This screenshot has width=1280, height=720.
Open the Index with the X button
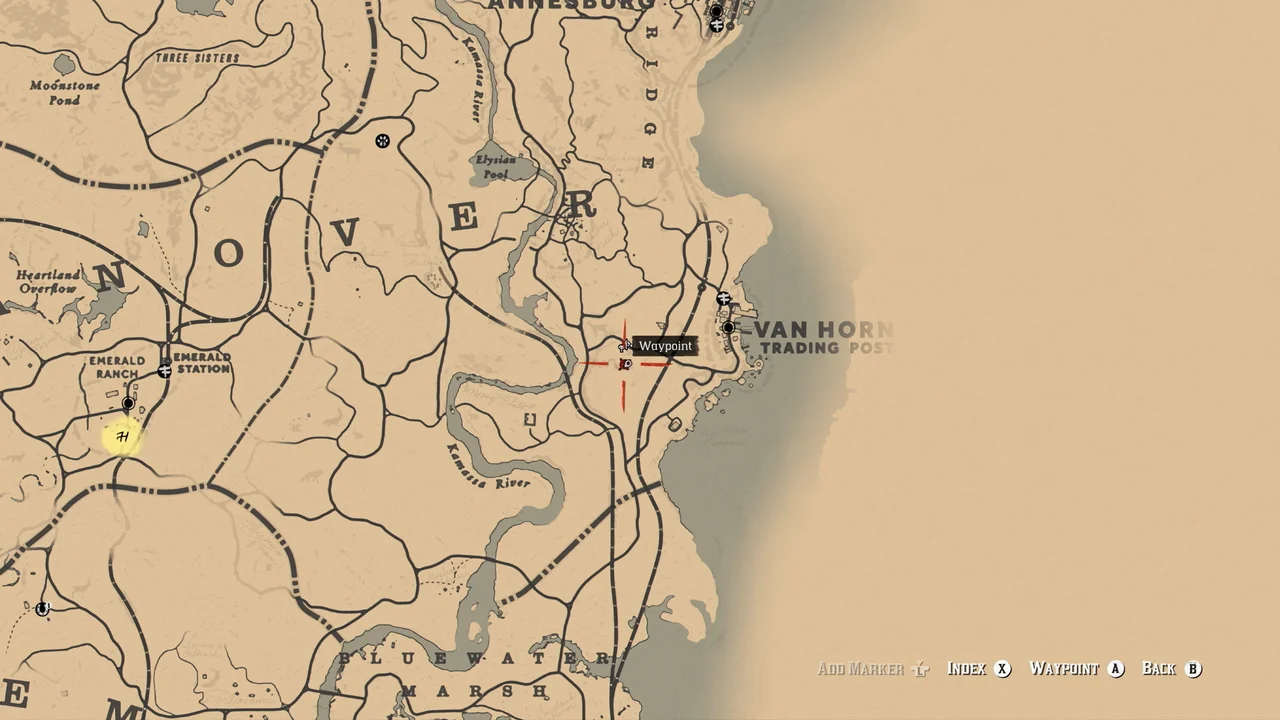tap(1000, 669)
